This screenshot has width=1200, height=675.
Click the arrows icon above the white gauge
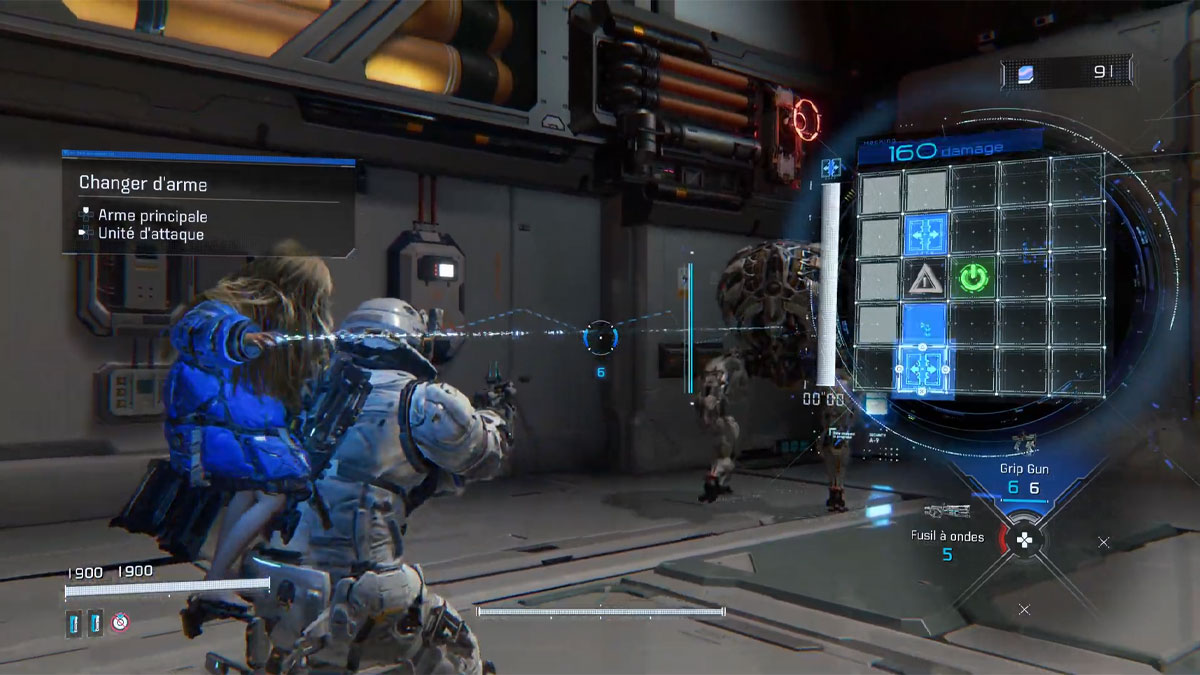click(x=830, y=169)
